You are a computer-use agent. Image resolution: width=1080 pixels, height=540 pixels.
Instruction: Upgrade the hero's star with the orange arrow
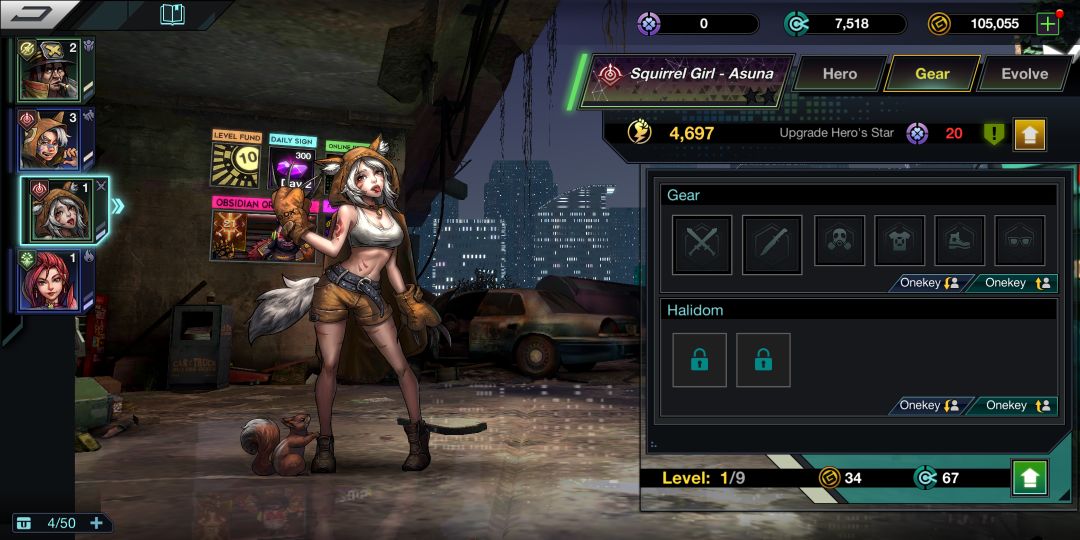(1029, 133)
